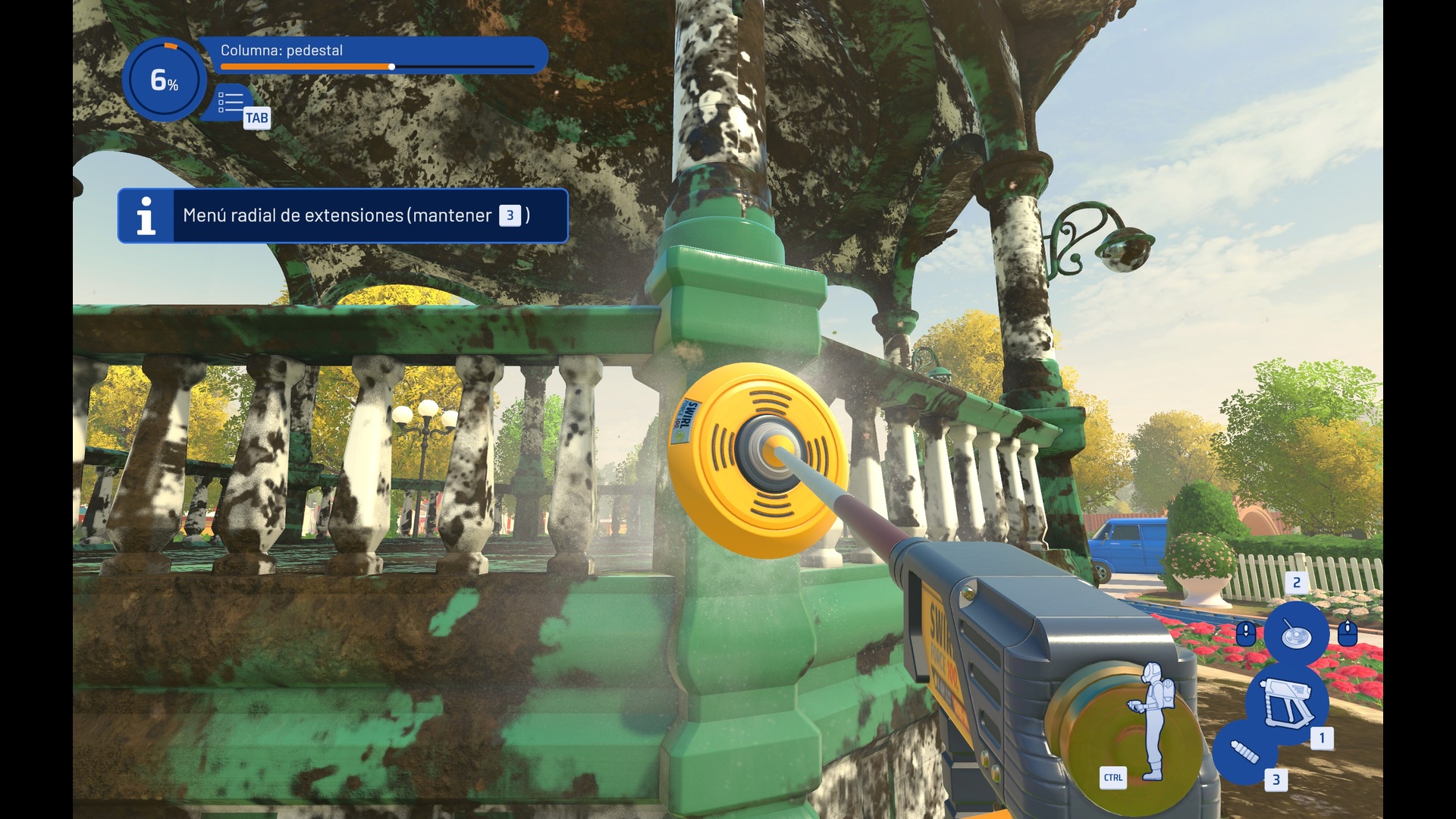Open the task checklist icon
Image resolution: width=1456 pixels, height=819 pixels.
pos(231,102)
